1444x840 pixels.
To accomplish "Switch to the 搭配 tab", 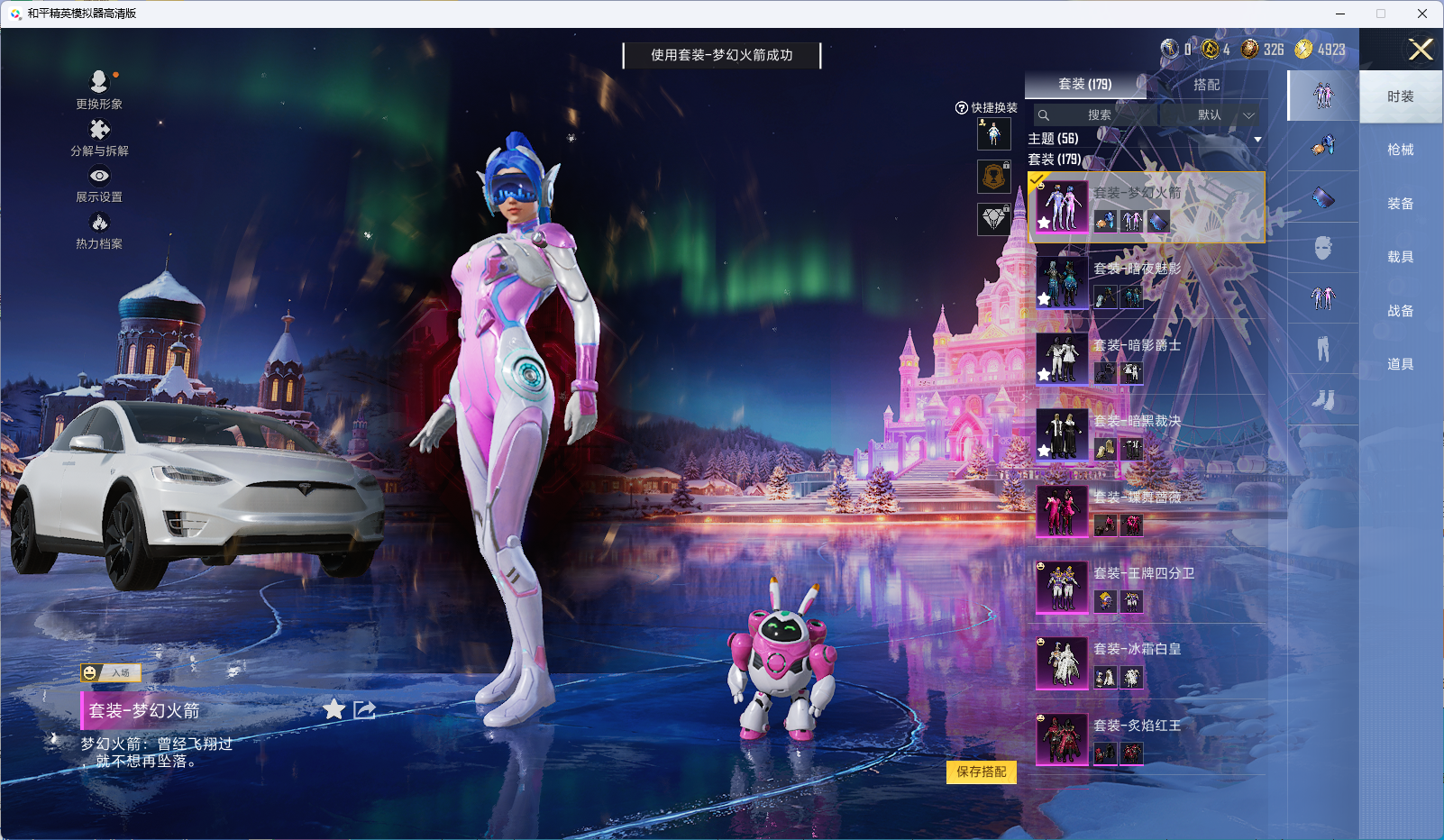I will (x=1206, y=85).
